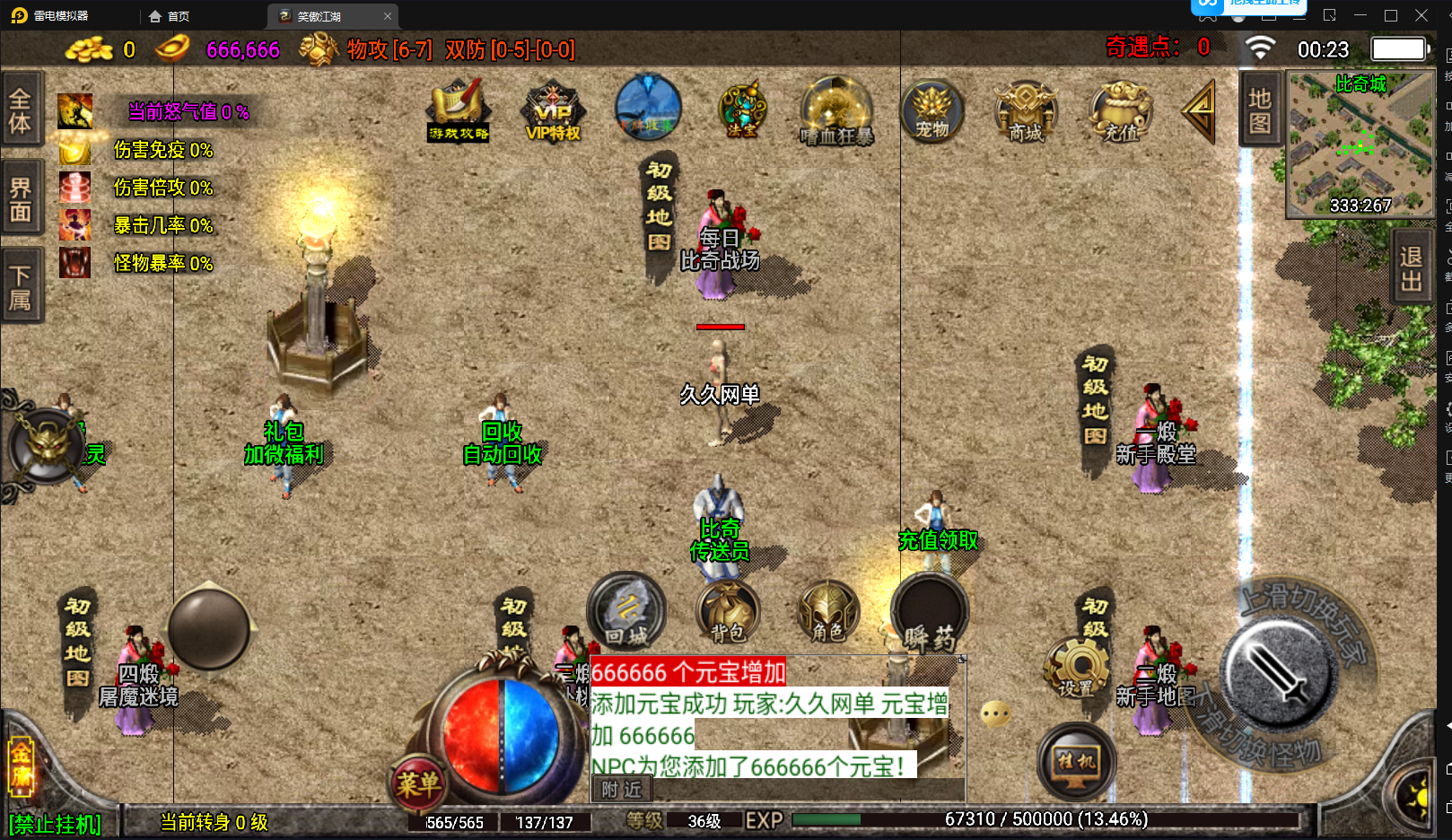Close the 笑傲江湖 emulator tab
Image resolution: width=1452 pixels, height=840 pixels.
click(x=388, y=16)
